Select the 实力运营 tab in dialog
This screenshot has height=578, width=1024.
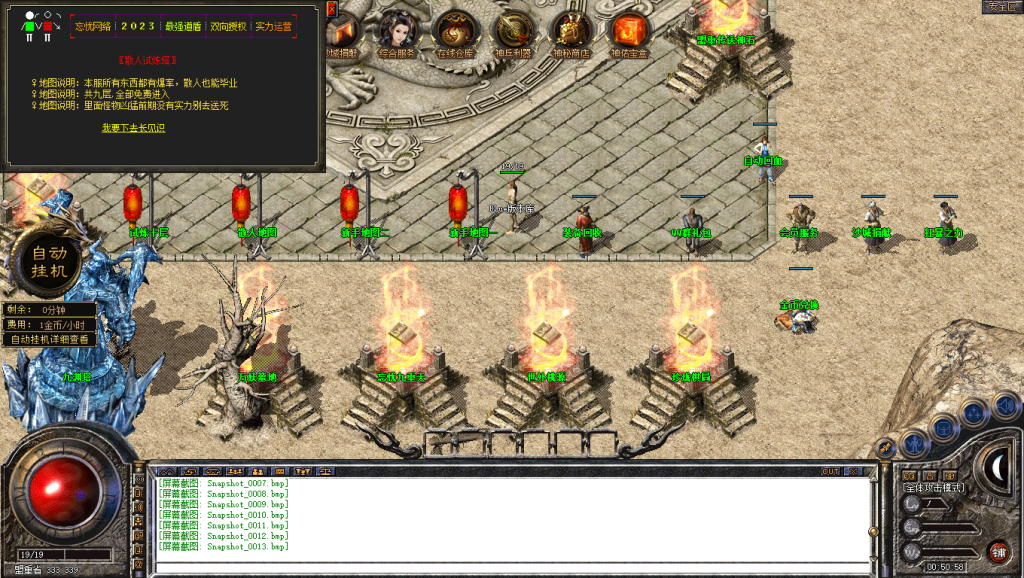[273, 27]
